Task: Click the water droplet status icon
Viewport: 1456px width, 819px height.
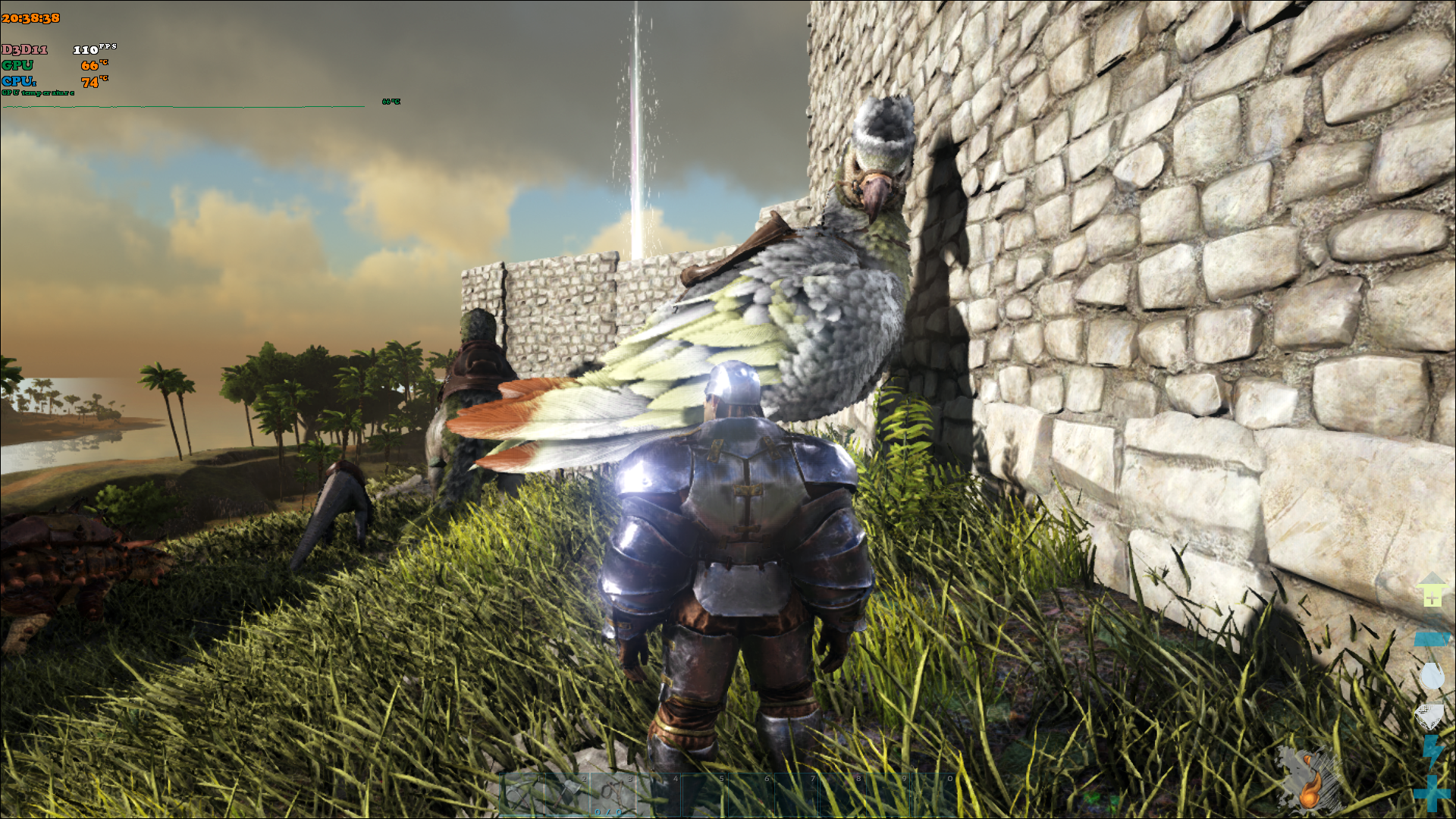Action: [1432, 676]
